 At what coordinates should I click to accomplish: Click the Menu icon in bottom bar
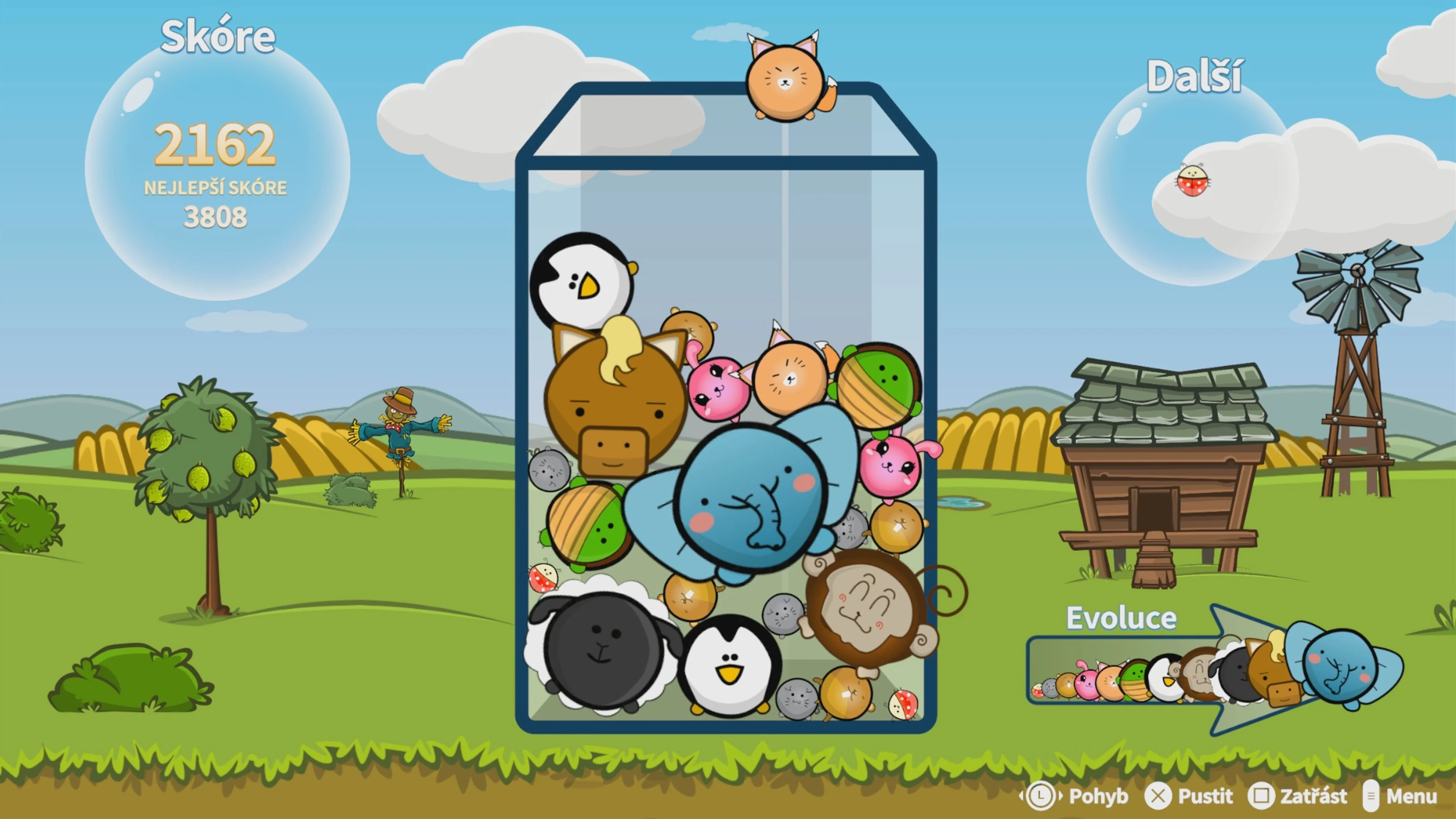[1371, 796]
